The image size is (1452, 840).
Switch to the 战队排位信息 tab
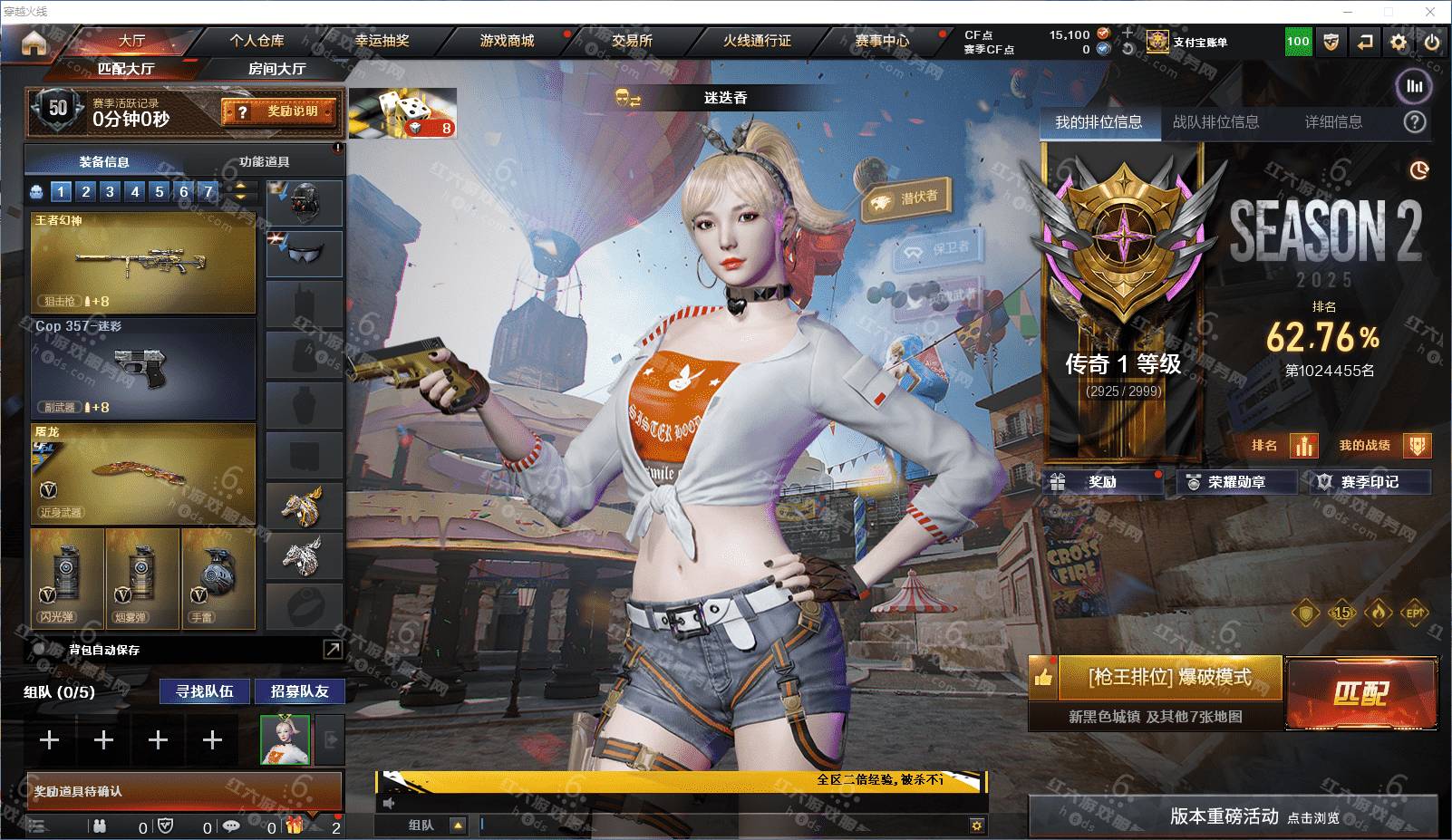click(1215, 122)
